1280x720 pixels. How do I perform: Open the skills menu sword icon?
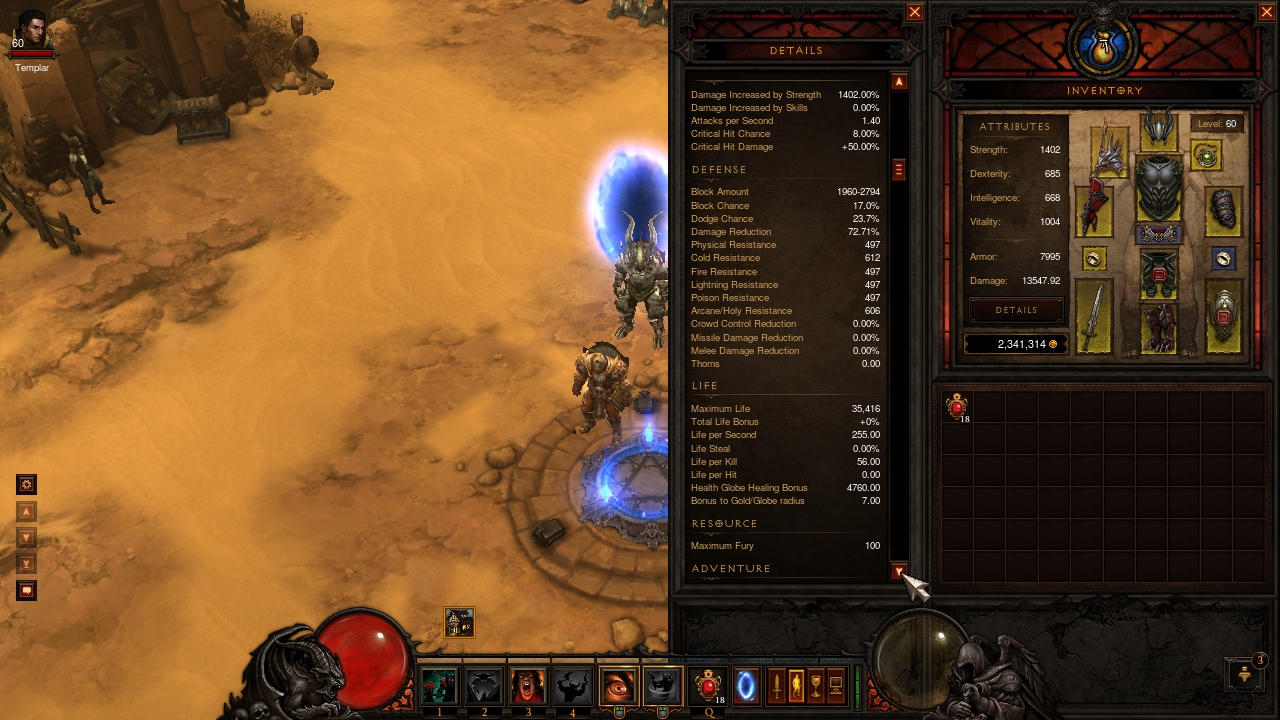click(776, 687)
